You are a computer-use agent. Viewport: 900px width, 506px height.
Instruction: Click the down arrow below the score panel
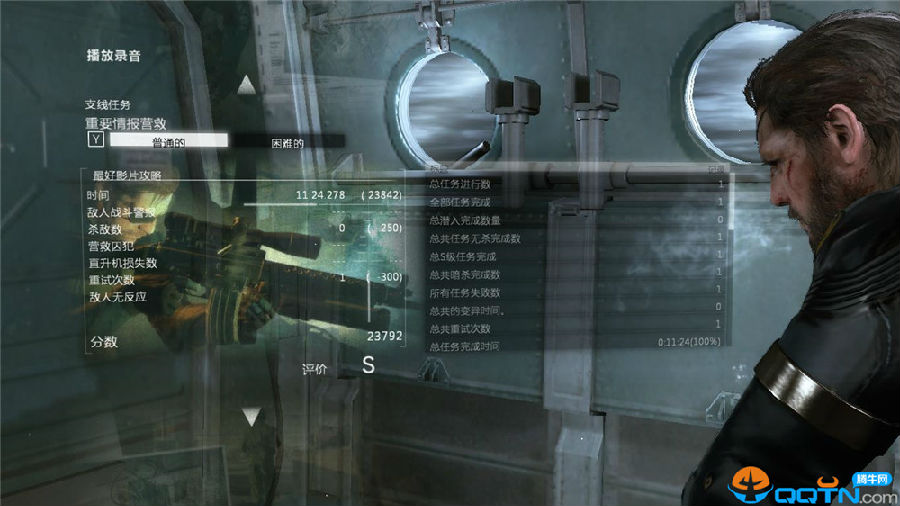coord(251,415)
